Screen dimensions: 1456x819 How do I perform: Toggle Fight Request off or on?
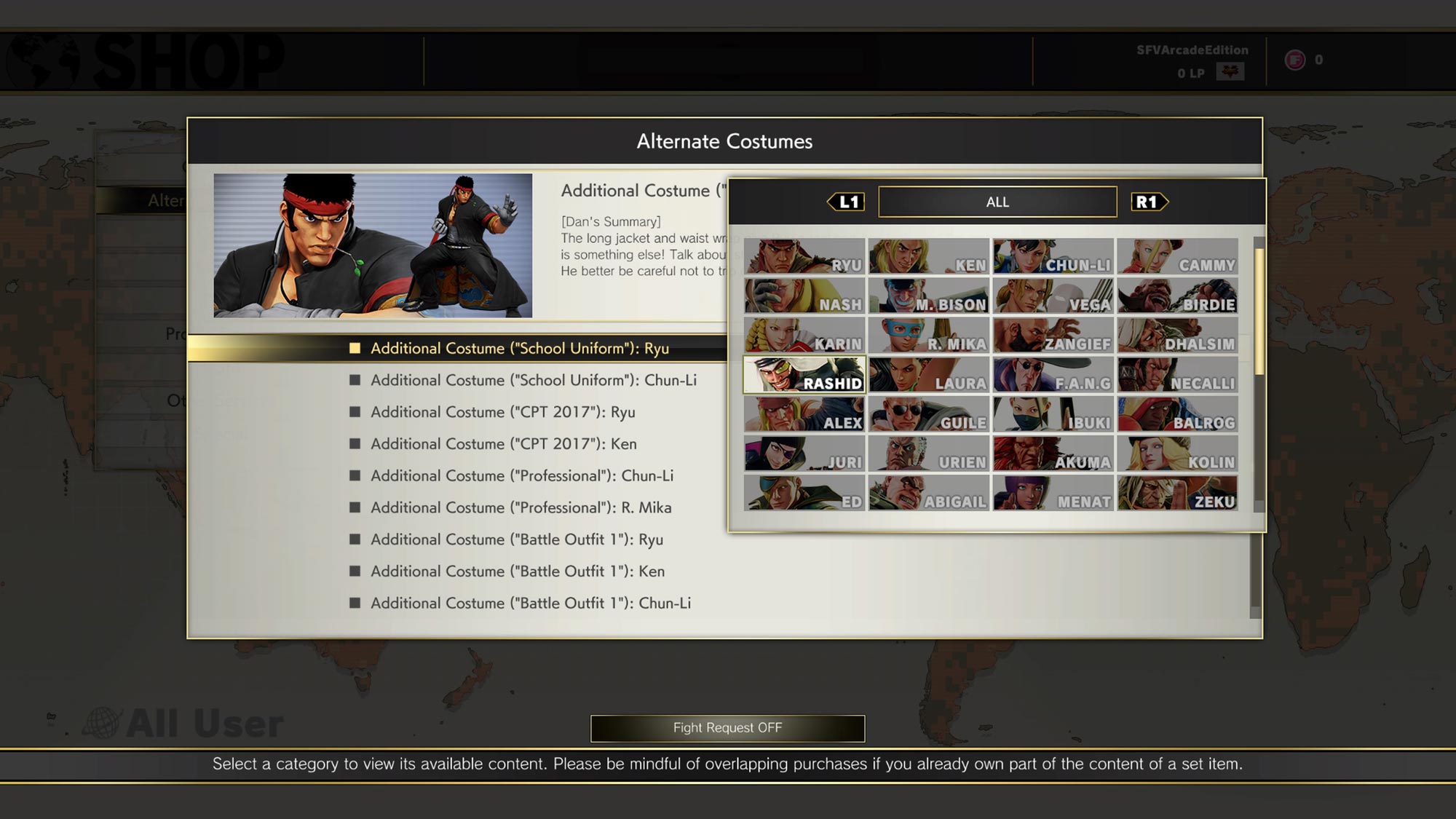coord(727,728)
